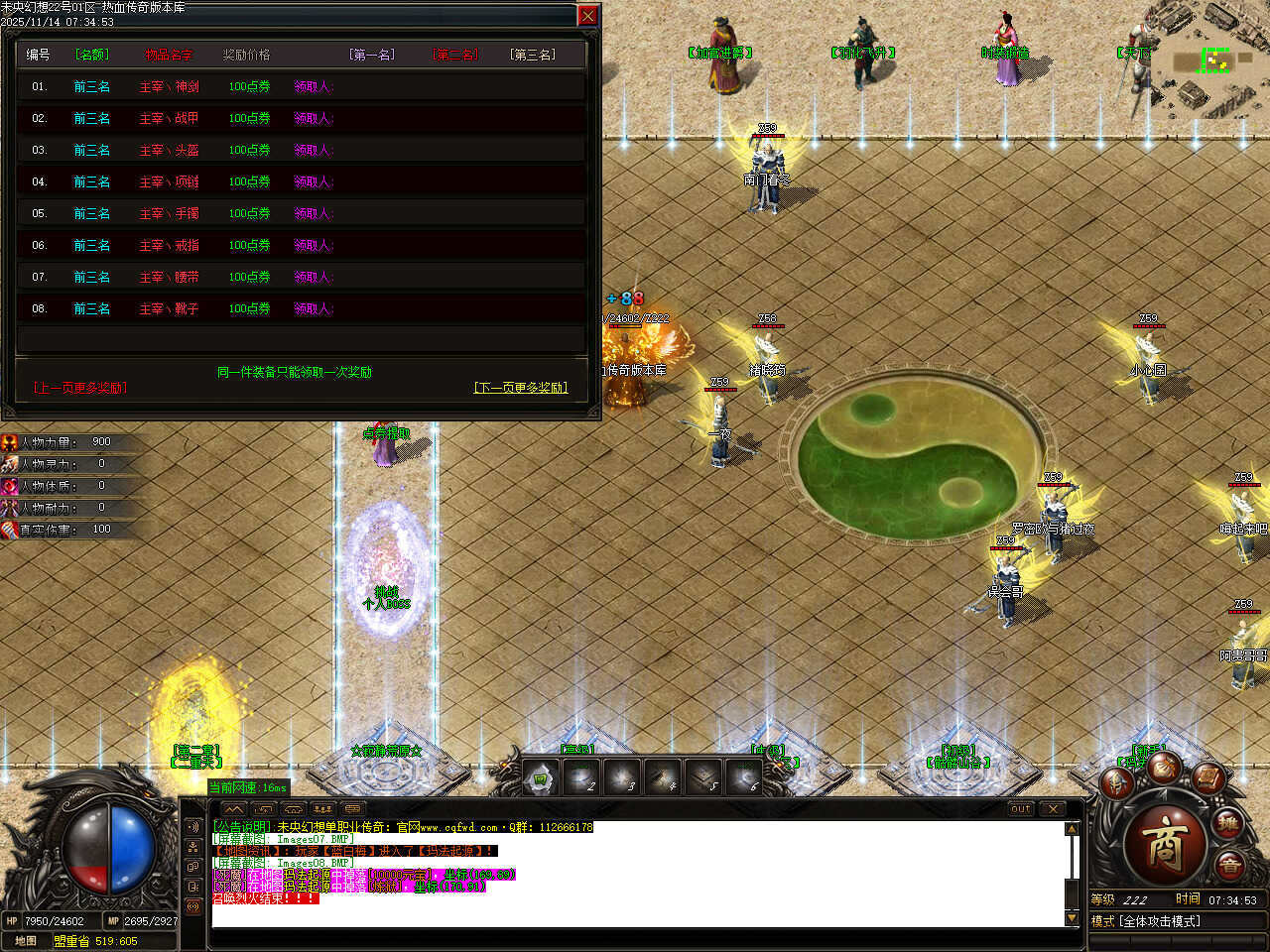Change the 全体攻击模式 attack mode

click(1161, 921)
